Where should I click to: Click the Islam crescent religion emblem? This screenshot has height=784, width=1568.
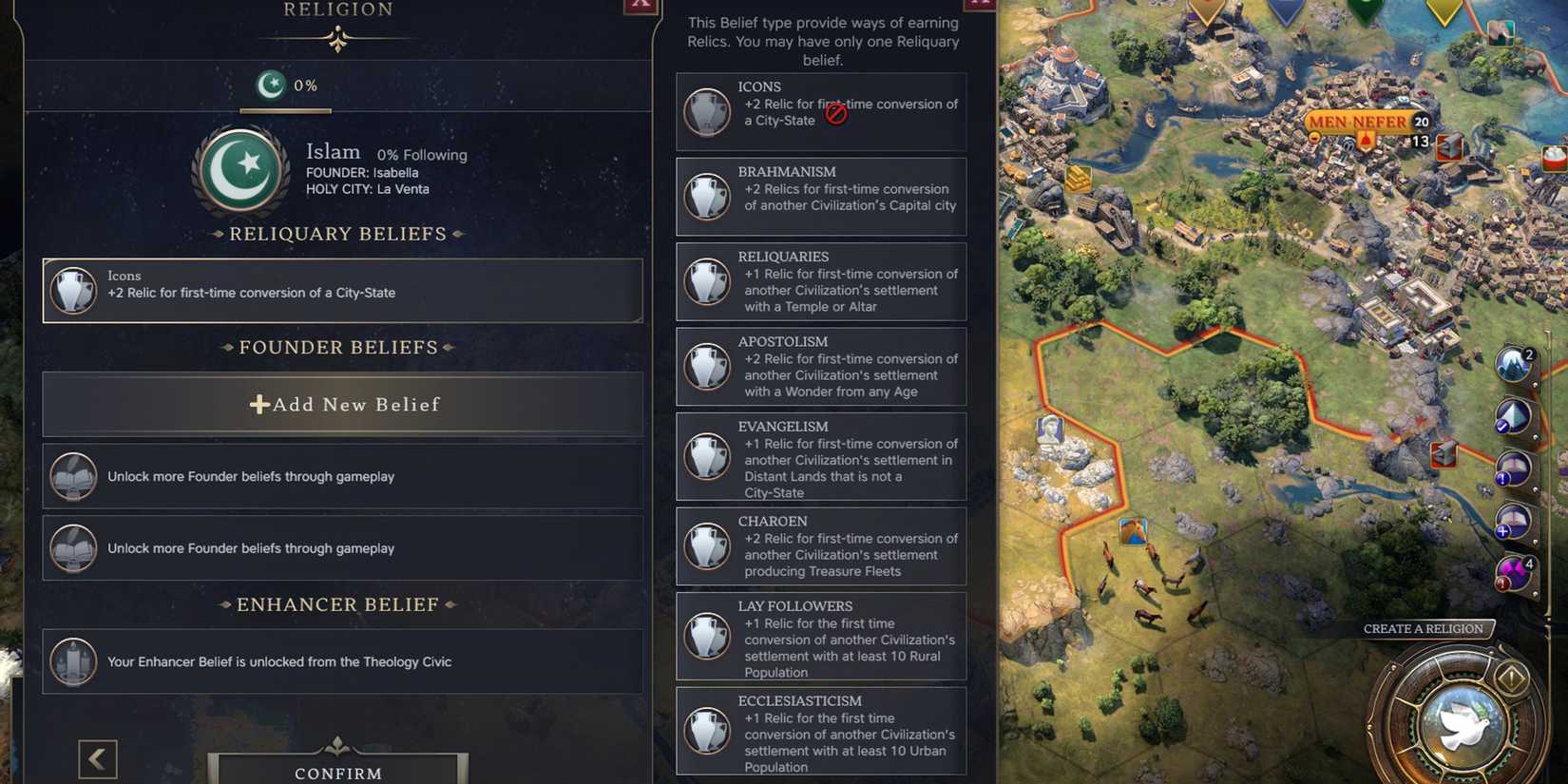coord(240,171)
